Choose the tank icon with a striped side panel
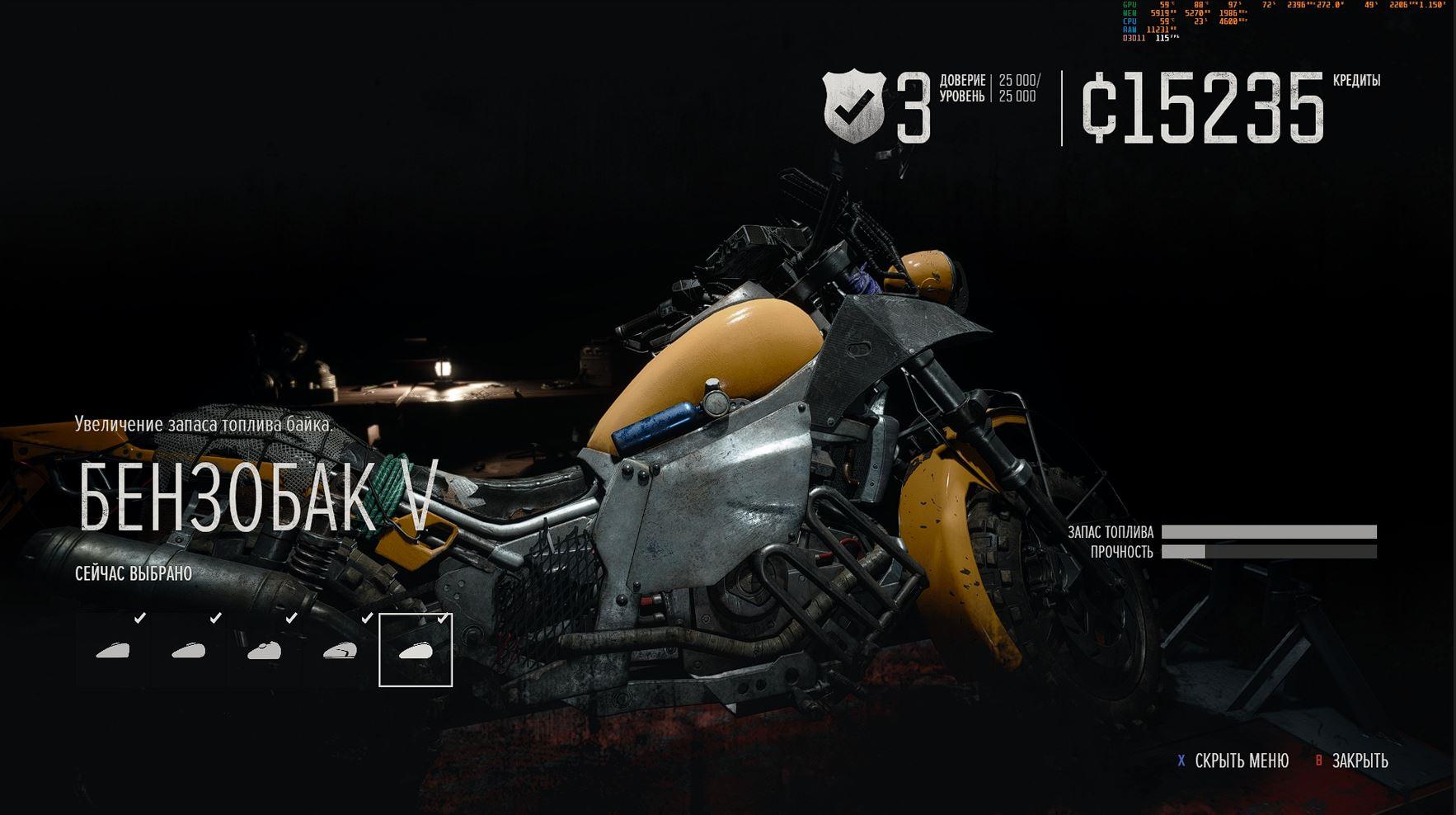Screen dimensions: 1456x815 pos(340,651)
